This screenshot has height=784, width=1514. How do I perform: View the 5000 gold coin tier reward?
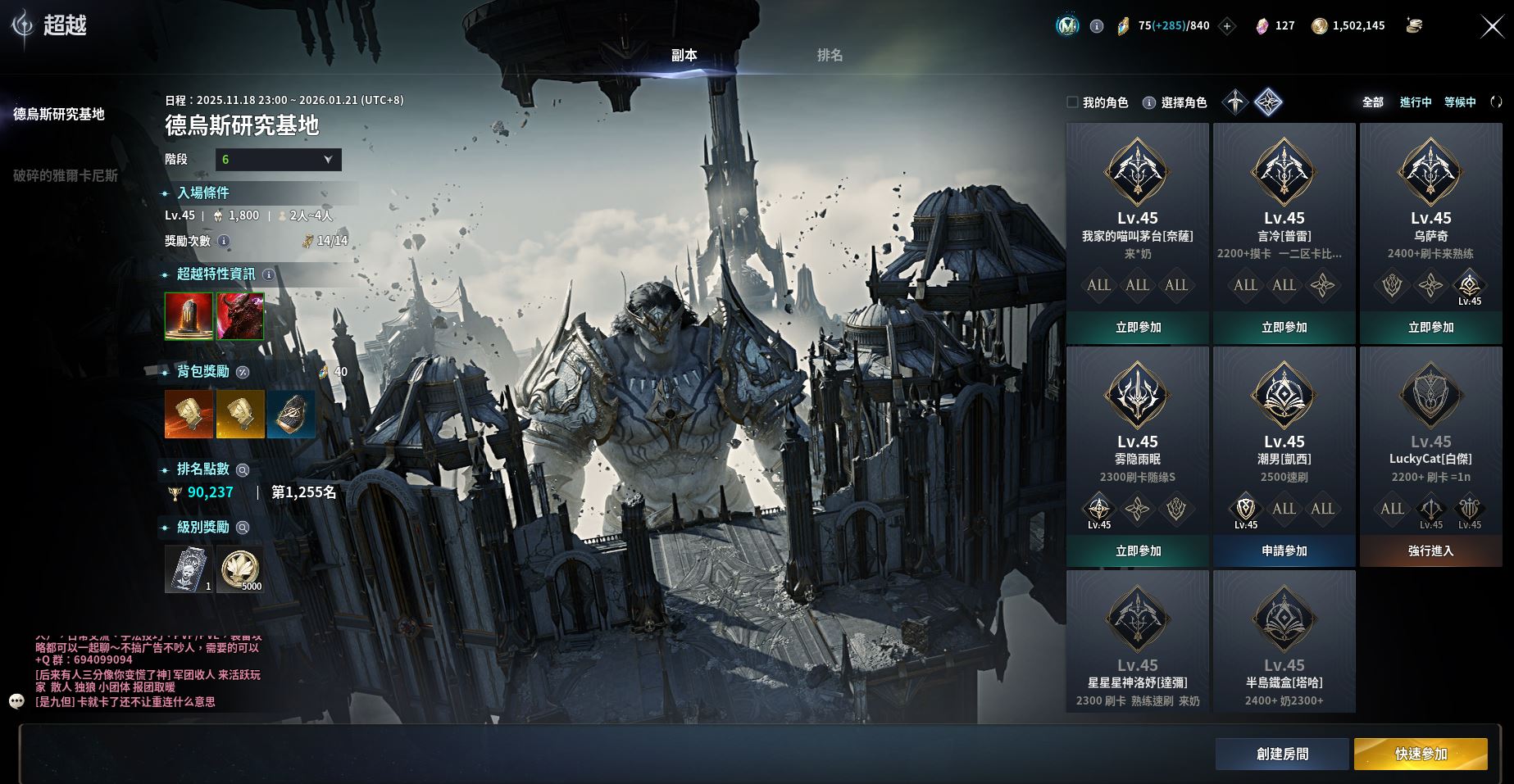[x=240, y=569]
